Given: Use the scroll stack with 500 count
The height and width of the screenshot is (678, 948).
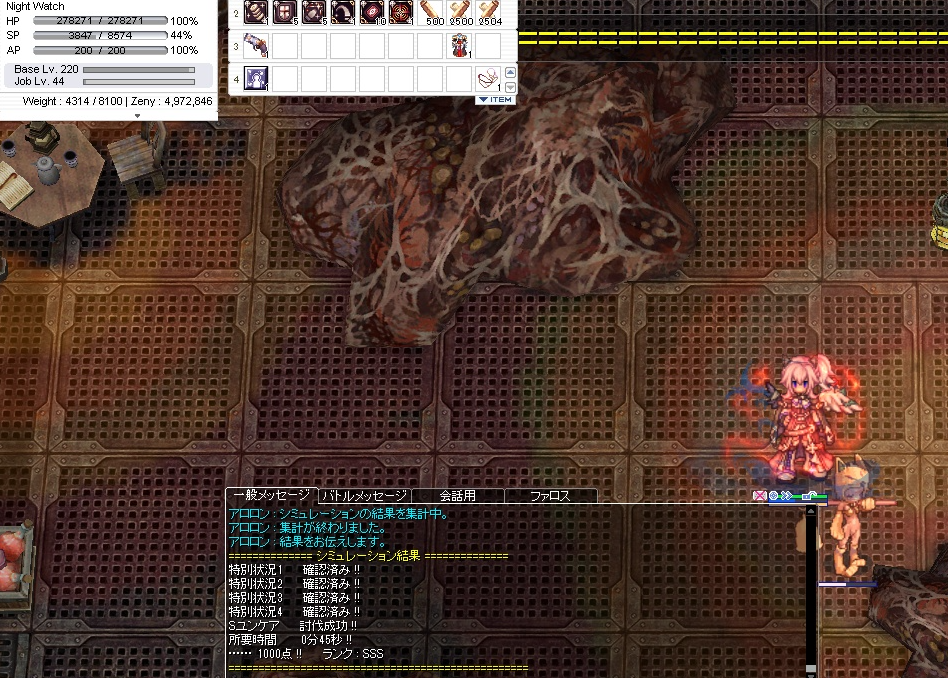Looking at the screenshot, I should pos(432,13).
